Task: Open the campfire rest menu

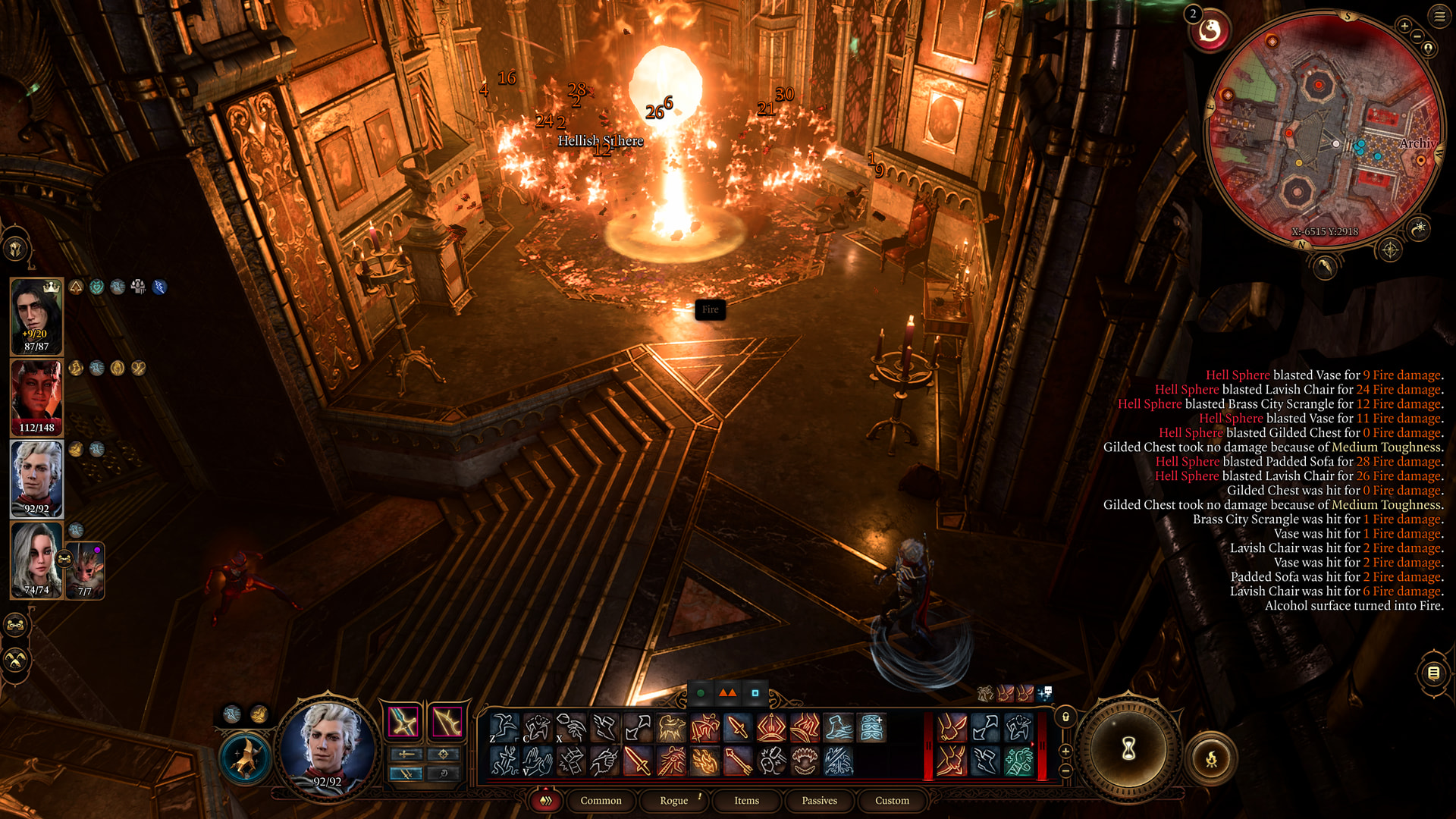Action: click(x=1211, y=758)
